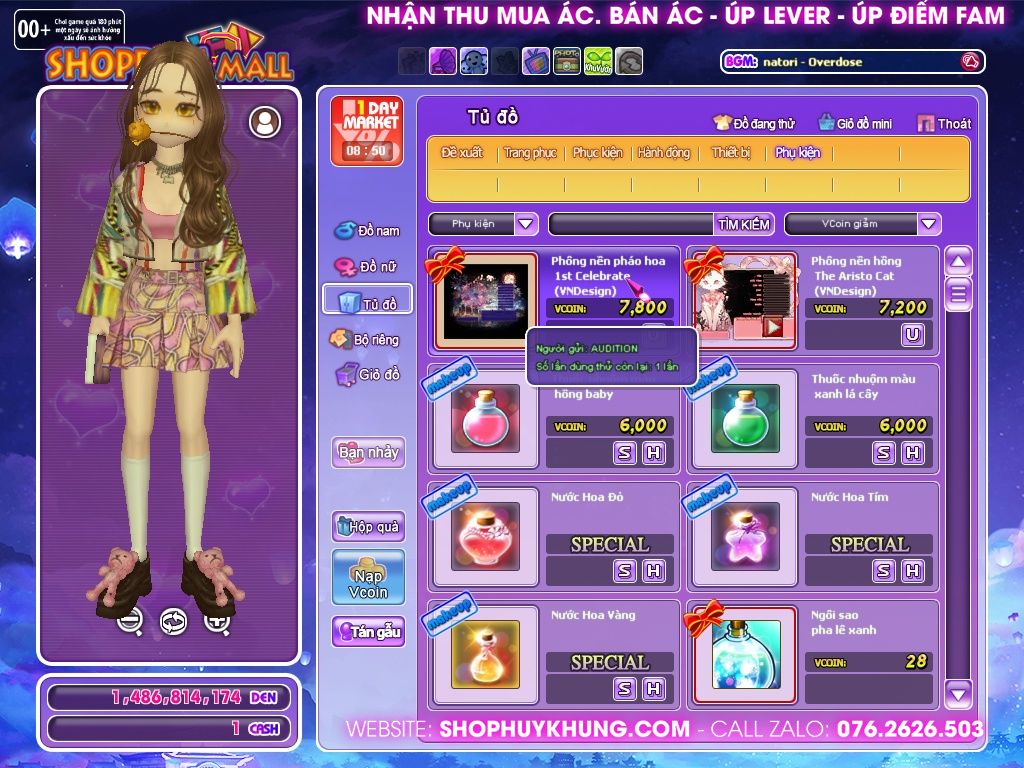Select the Bộ riêng menu entry

click(x=366, y=340)
